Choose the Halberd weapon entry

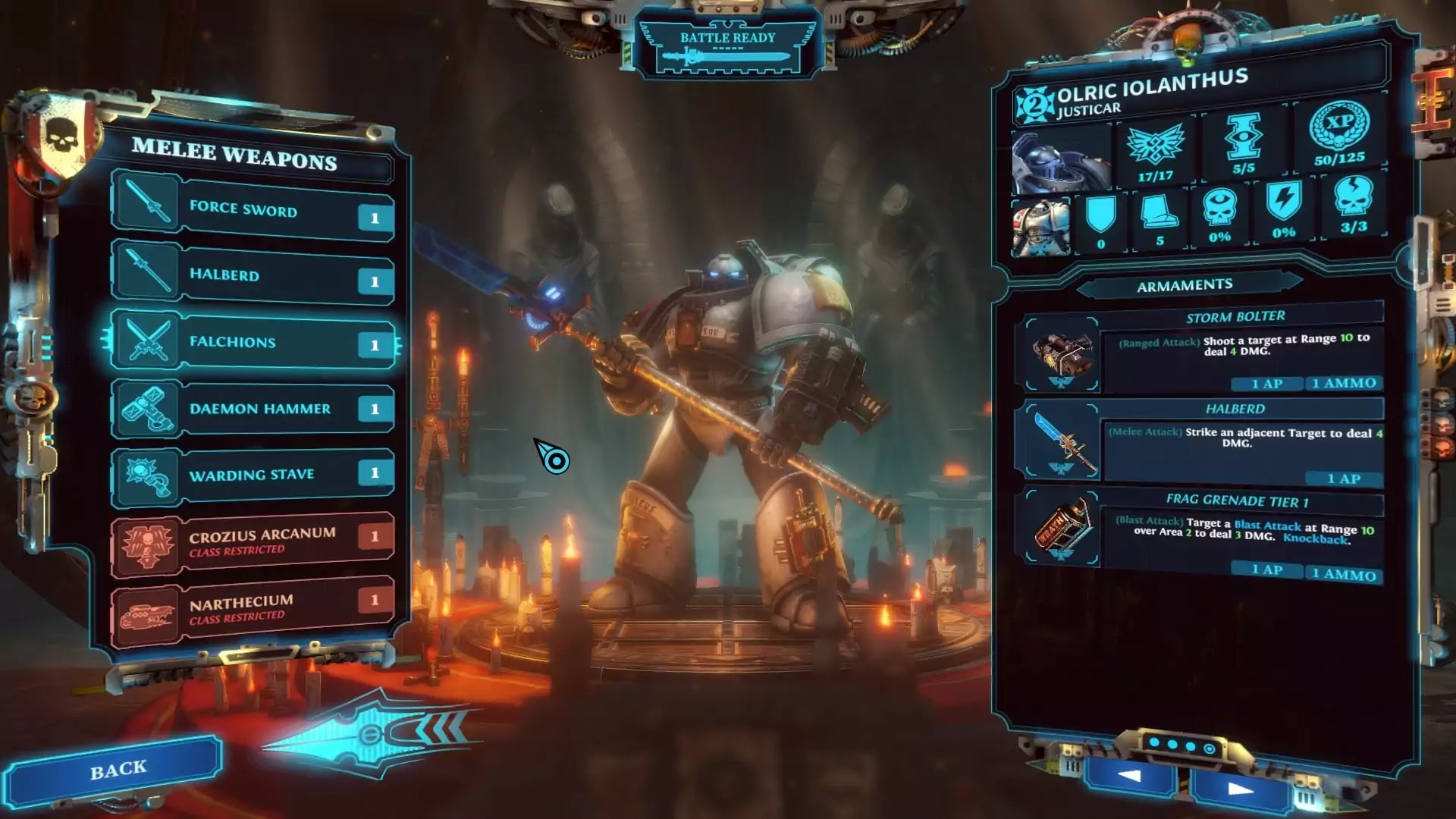[254, 275]
